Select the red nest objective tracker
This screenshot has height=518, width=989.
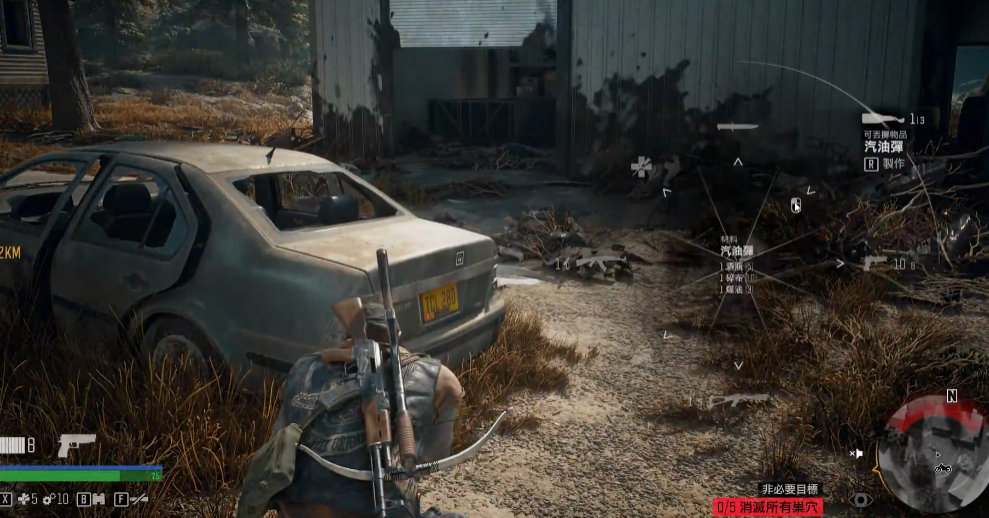pyautogui.click(x=768, y=508)
